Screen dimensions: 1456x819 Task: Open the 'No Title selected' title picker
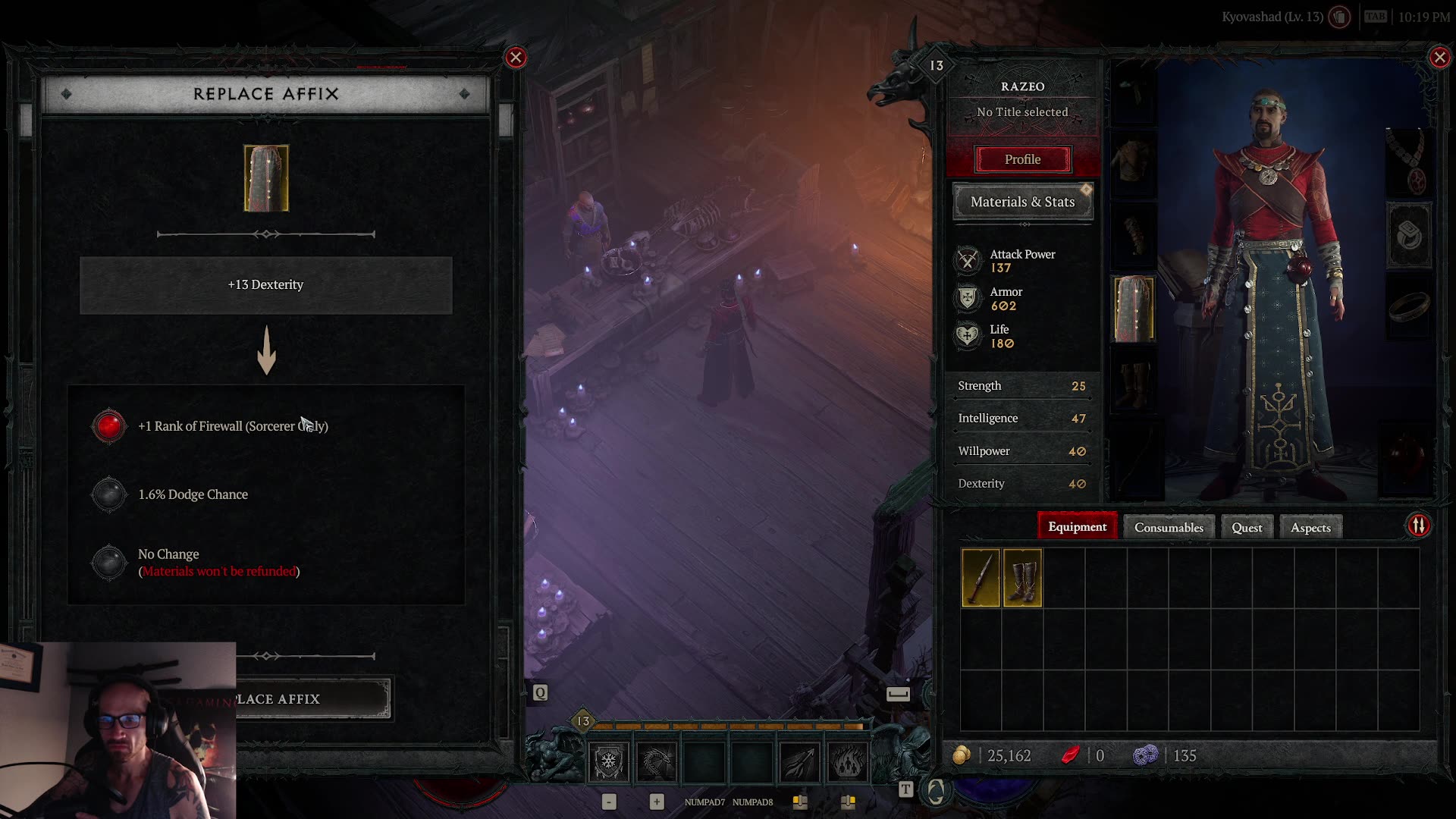click(x=1022, y=111)
